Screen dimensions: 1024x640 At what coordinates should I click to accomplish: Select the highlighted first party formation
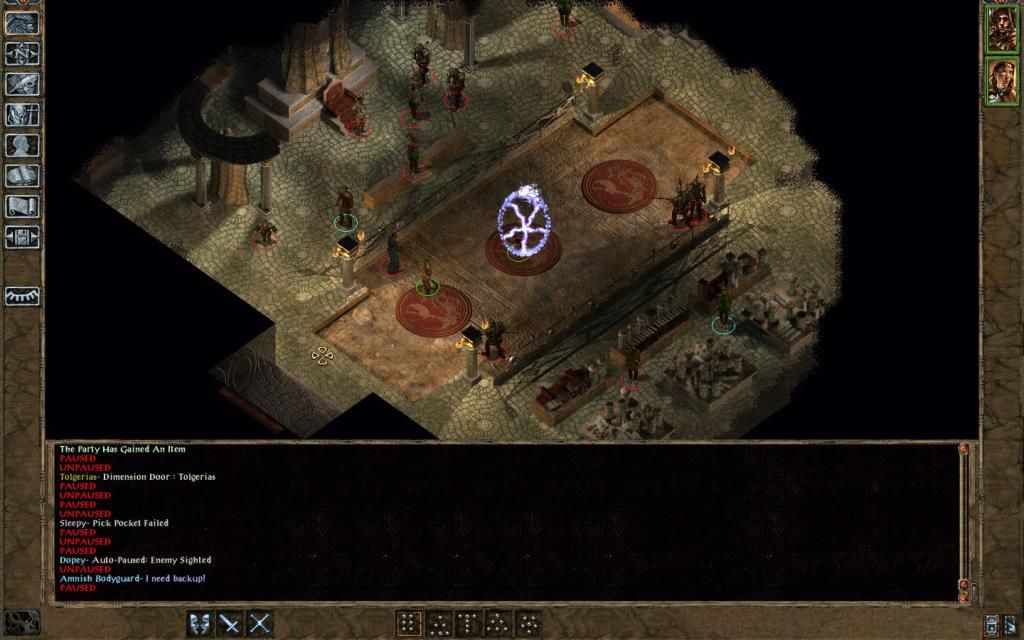click(x=408, y=624)
